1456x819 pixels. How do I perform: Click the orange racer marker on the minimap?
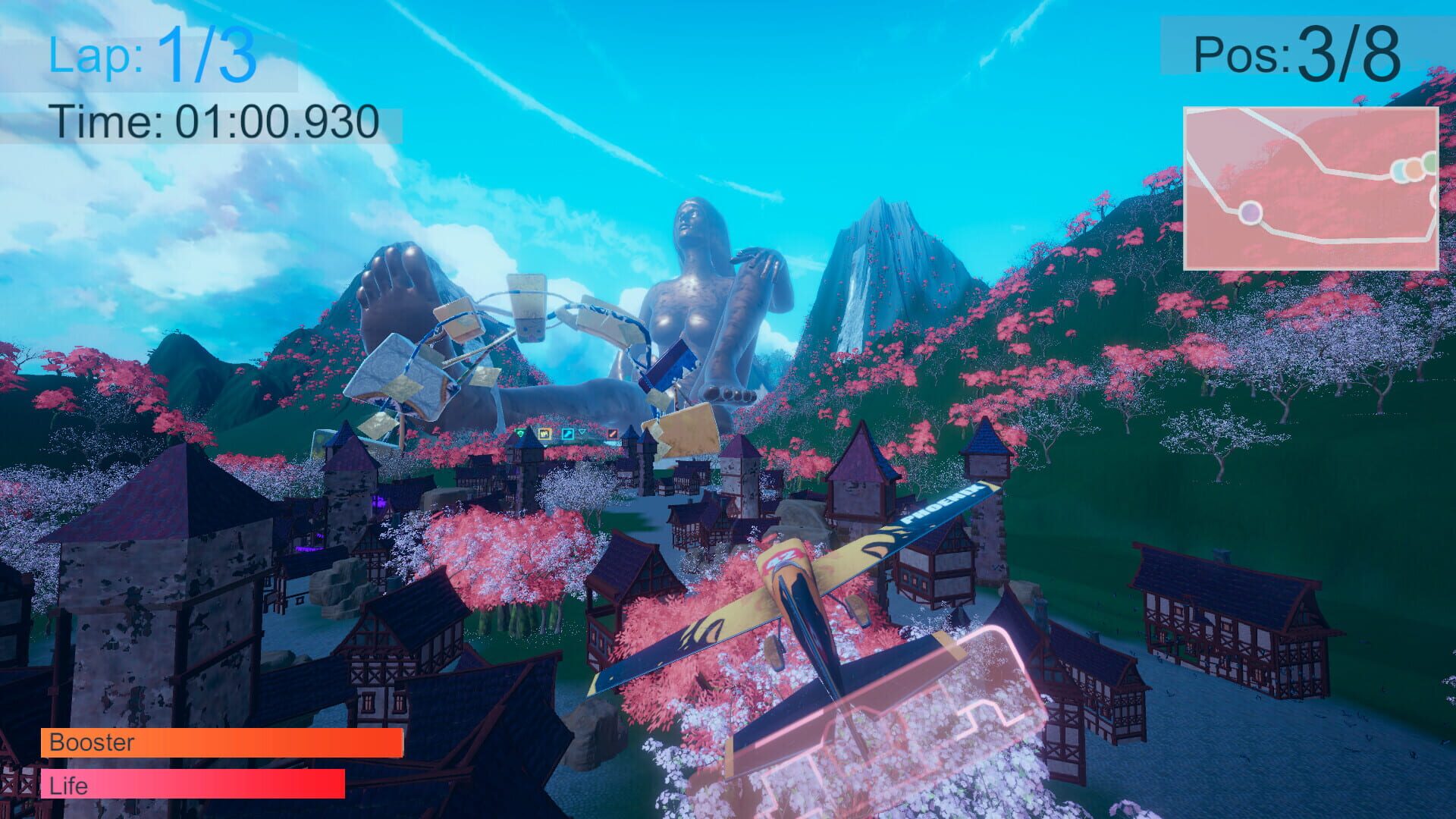(x=1413, y=170)
